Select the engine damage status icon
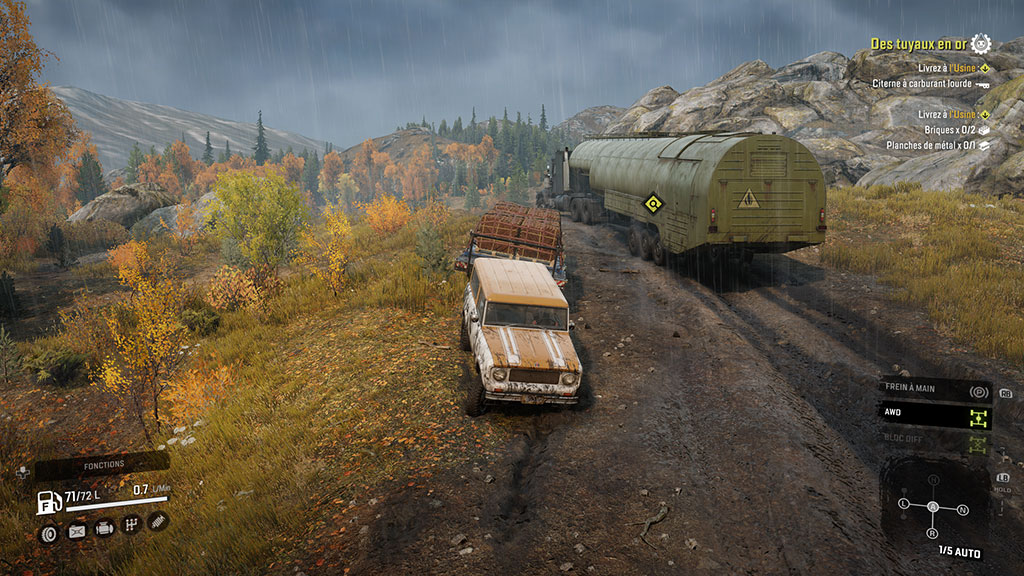 pos(104,529)
